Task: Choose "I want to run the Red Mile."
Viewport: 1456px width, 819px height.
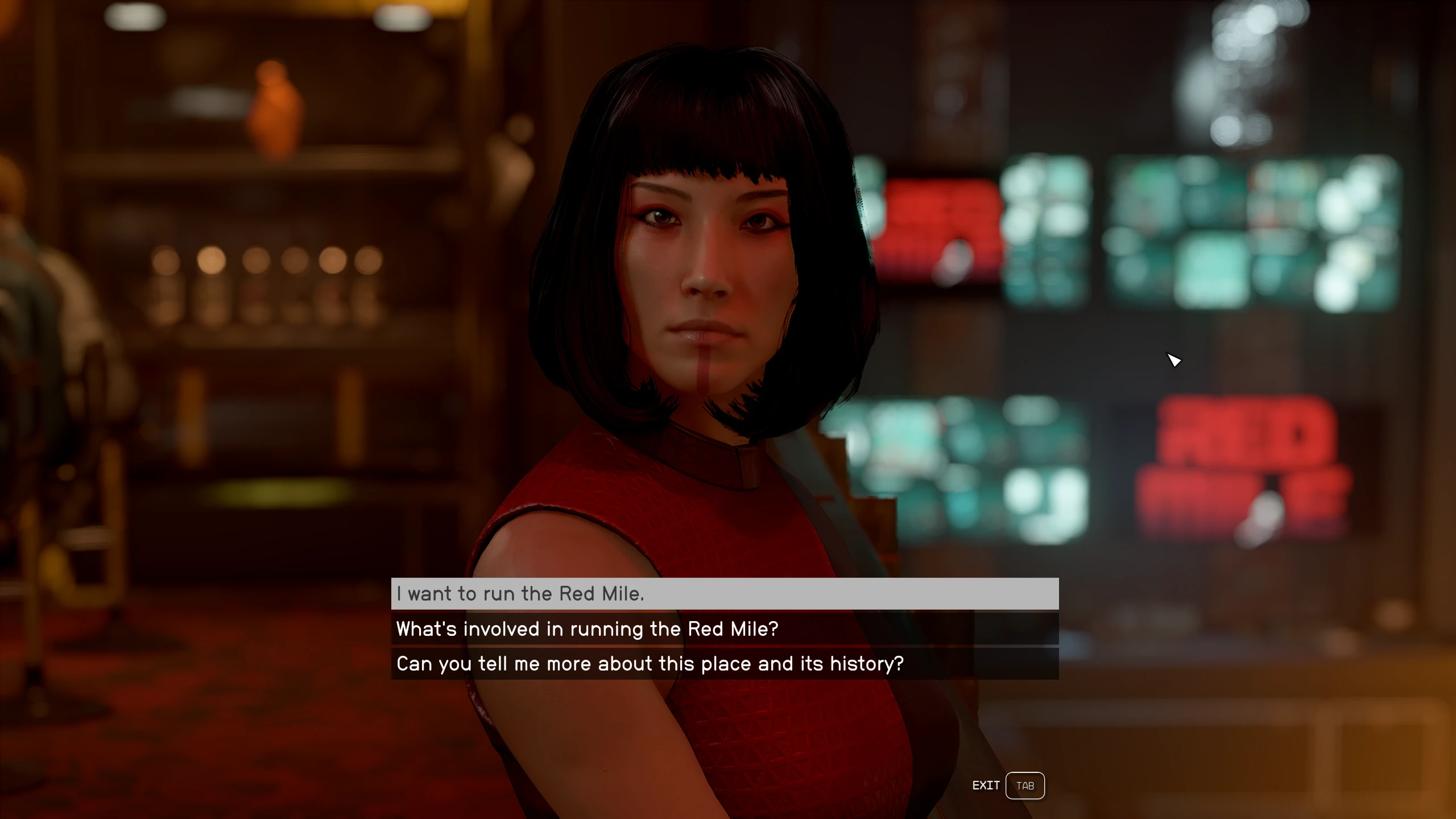Action: [725, 594]
